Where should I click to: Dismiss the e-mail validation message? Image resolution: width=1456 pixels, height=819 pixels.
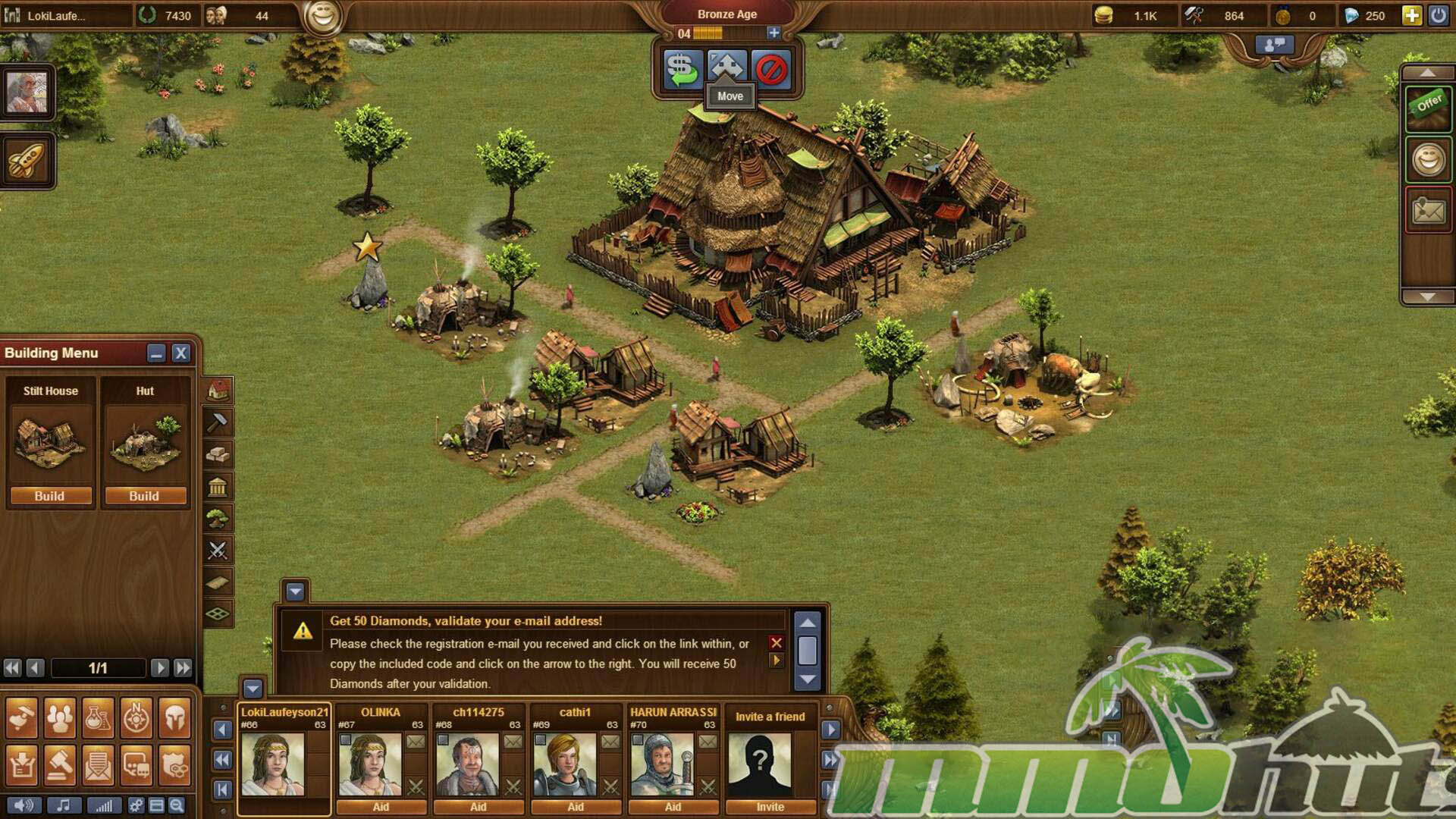point(776,643)
